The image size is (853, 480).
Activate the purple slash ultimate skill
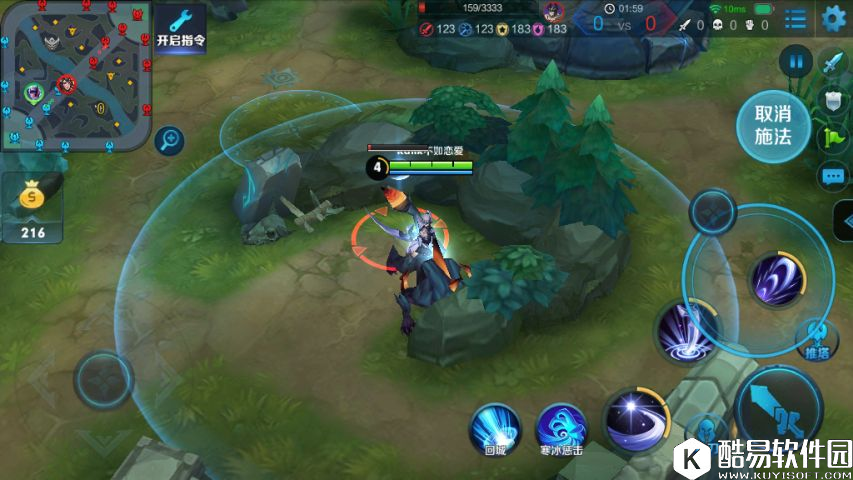pos(777,278)
